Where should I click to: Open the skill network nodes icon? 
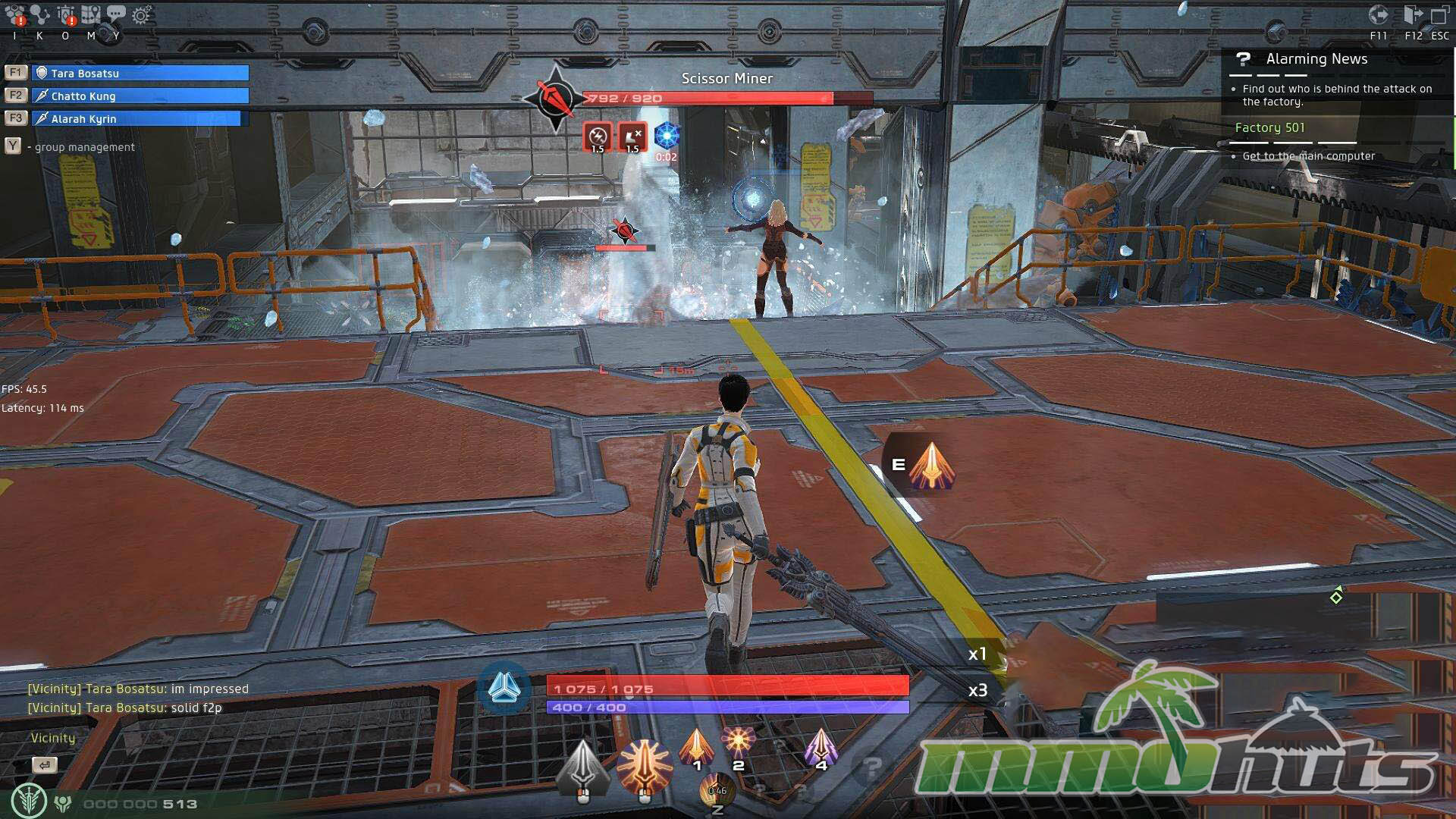(40, 15)
